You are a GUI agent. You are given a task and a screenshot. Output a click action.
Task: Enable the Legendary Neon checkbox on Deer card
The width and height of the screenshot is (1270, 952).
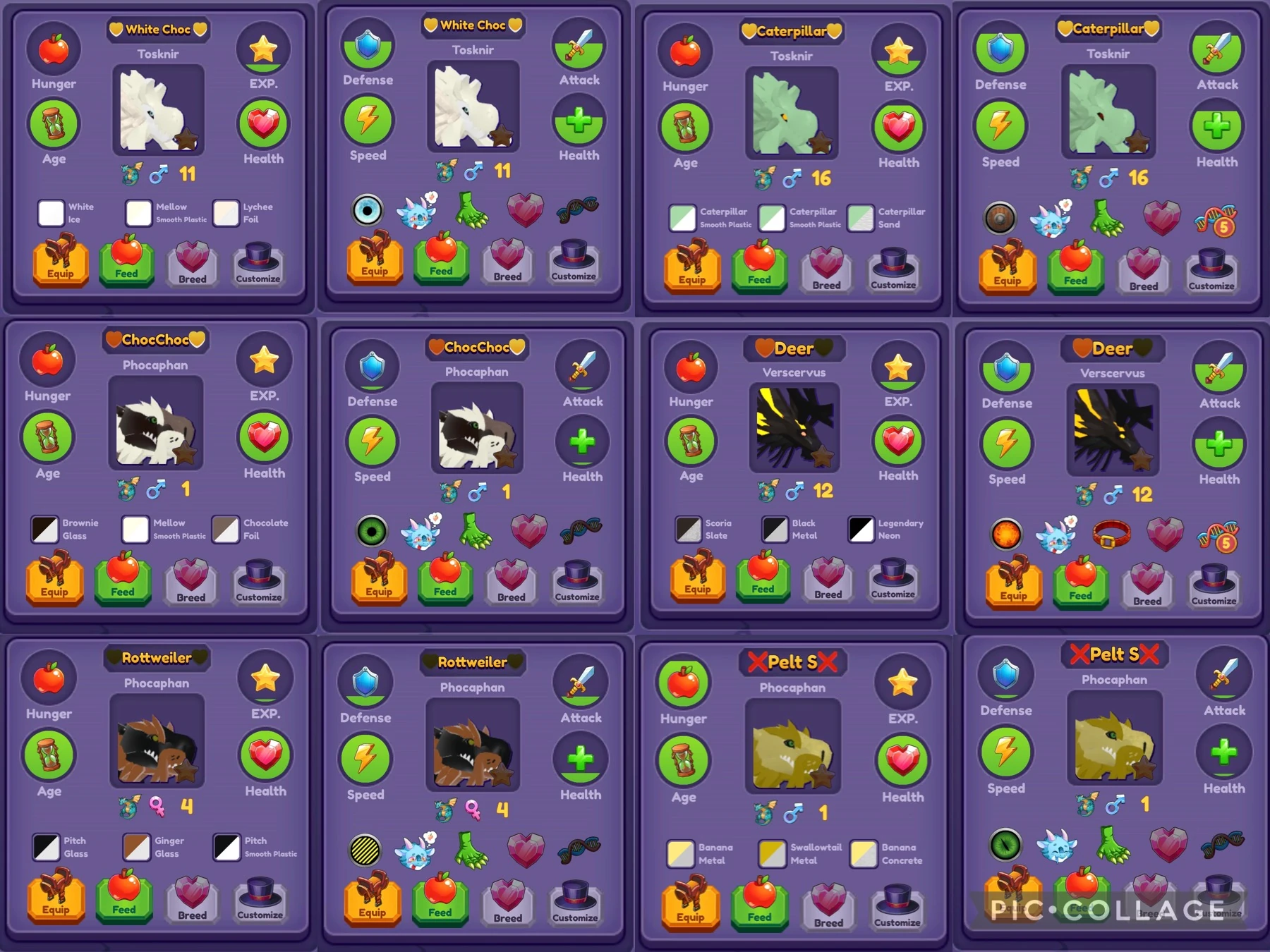coord(861,530)
